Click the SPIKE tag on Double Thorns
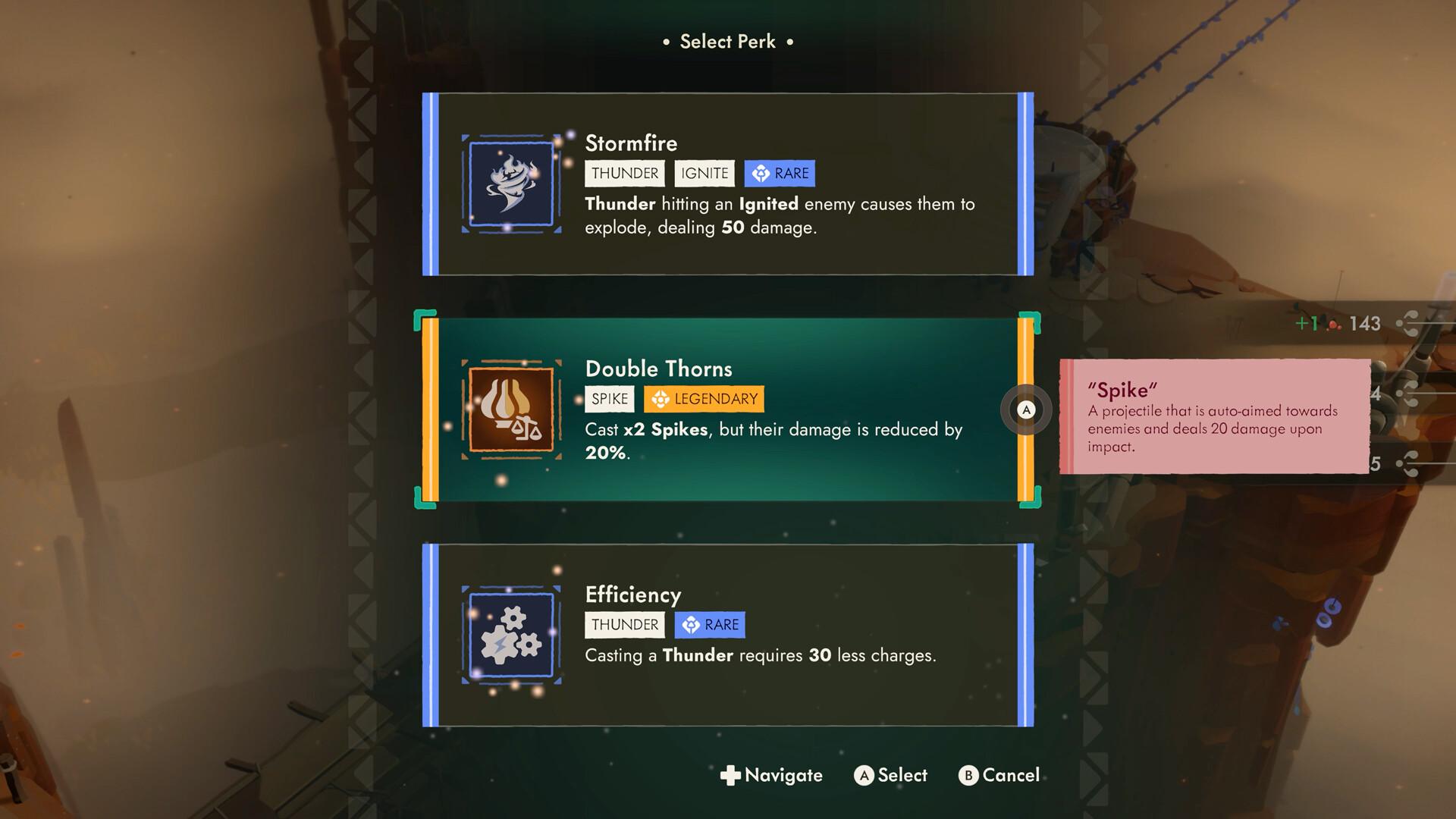The image size is (1456, 819). 608,398
